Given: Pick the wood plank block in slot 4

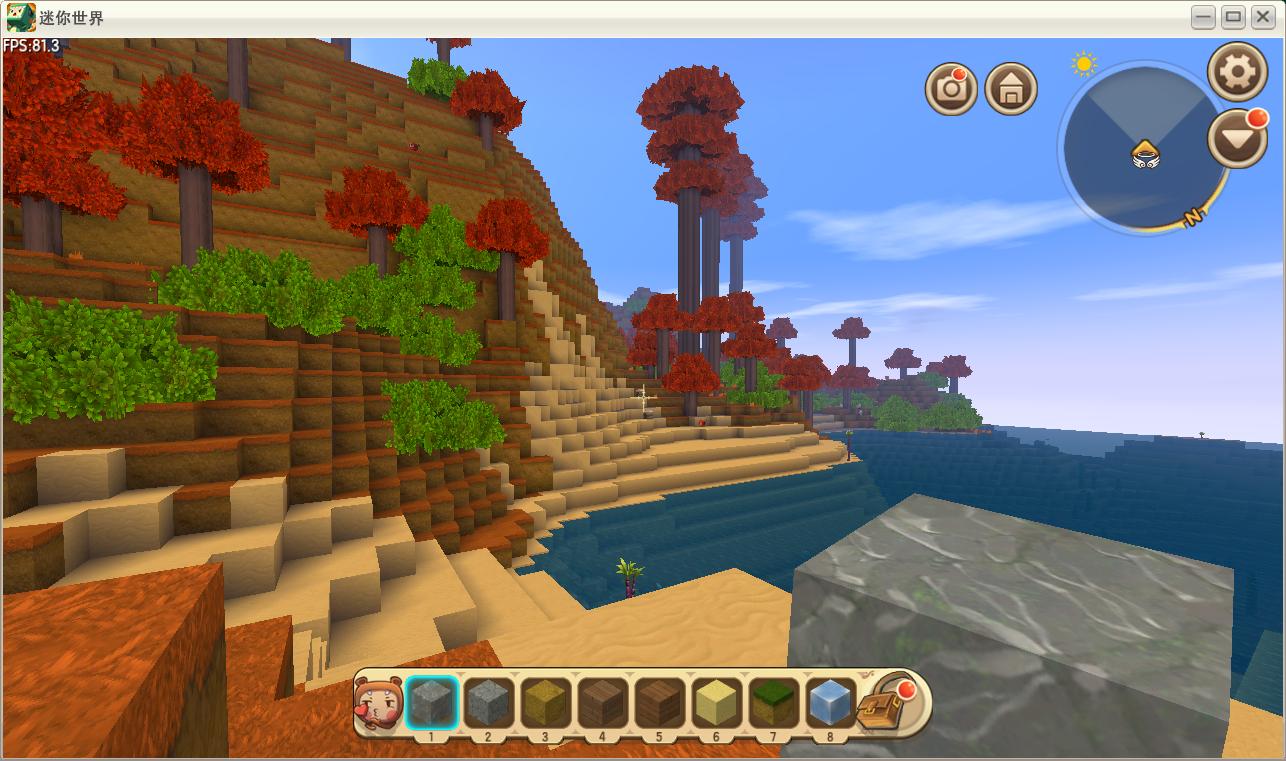Looking at the screenshot, I should (602, 702).
